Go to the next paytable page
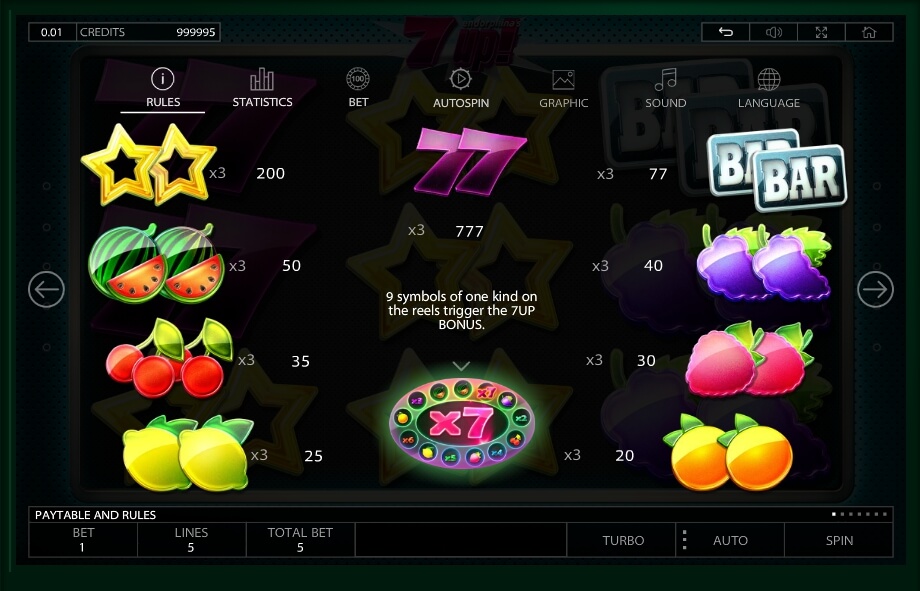Viewport: 920px width, 591px height. click(x=875, y=290)
